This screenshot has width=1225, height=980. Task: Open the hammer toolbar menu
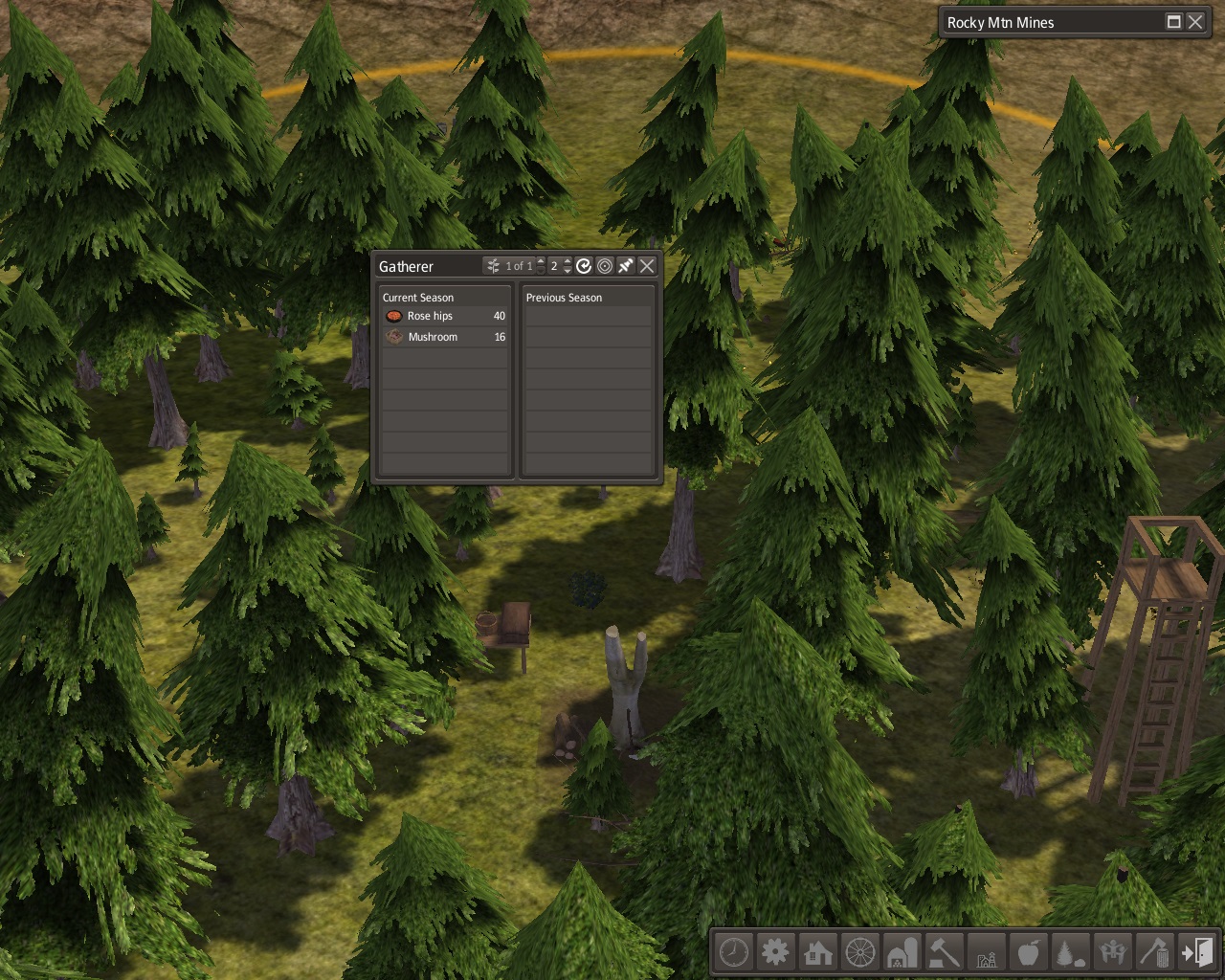click(945, 953)
